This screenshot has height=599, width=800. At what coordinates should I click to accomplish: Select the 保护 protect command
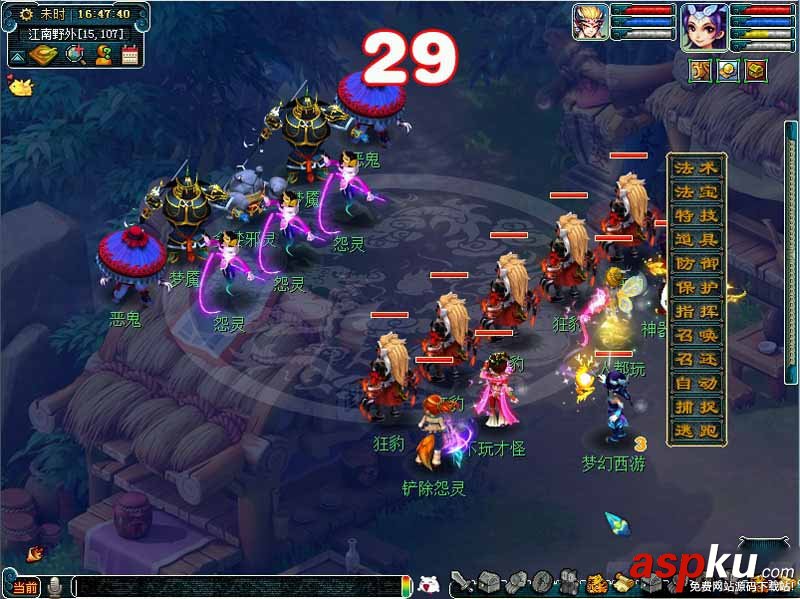click(x=696, y=288)
